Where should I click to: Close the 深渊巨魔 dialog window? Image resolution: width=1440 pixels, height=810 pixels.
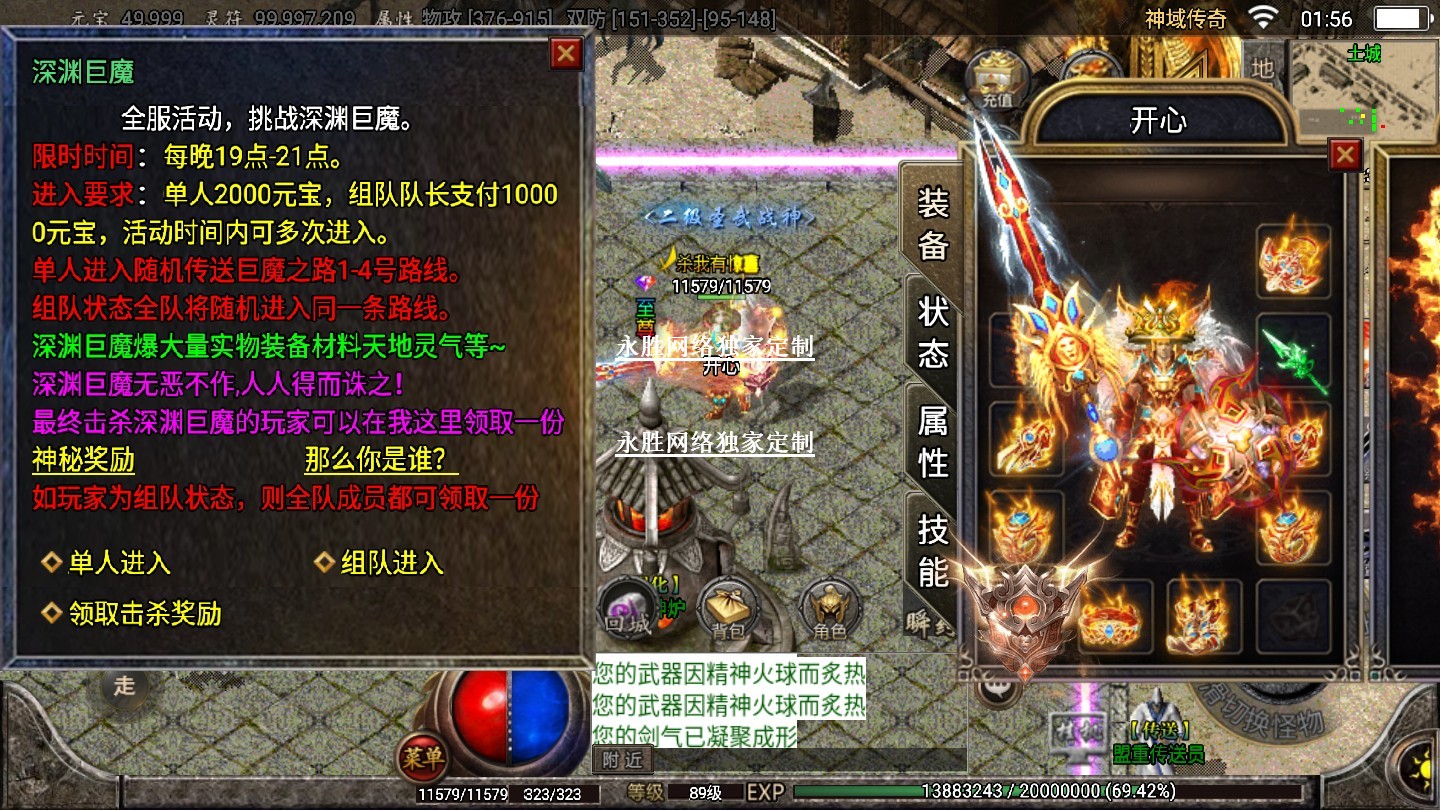pyautogui.click(x=566, y=53)
